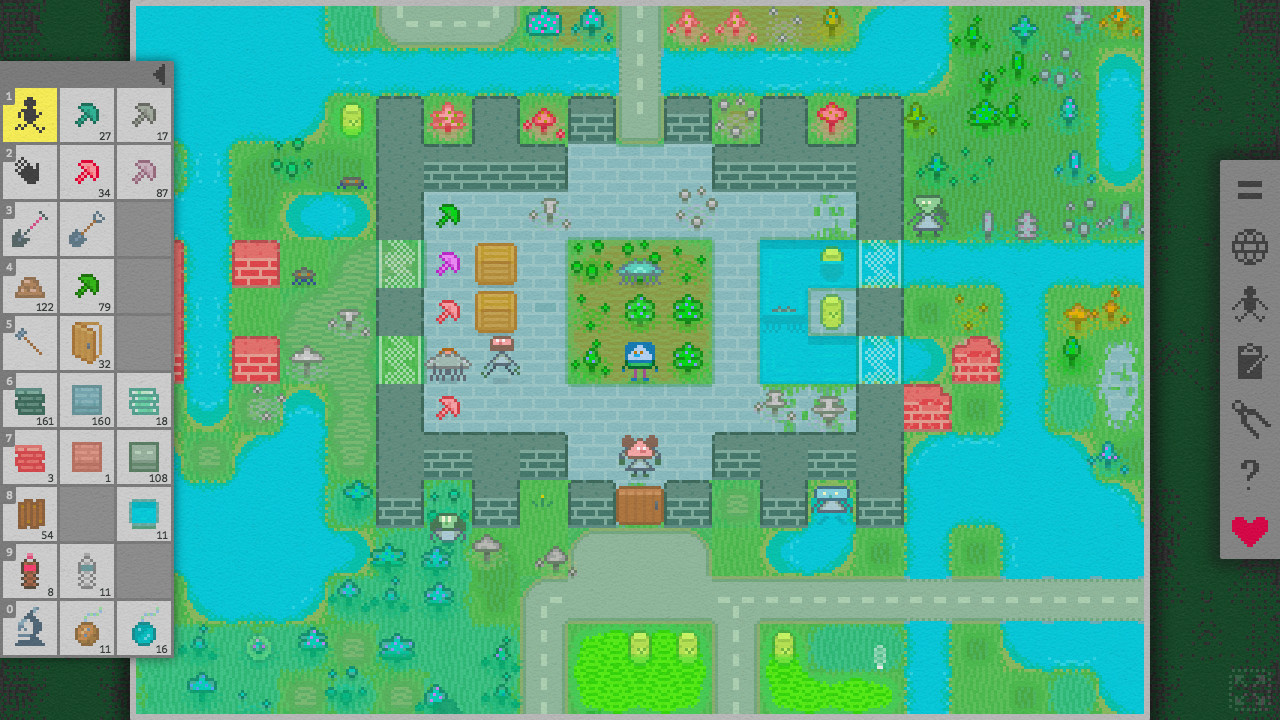Select the pink potion bottle in slot 9
The height and width of the screenshot is (720, 1280).
coord(30,572)
